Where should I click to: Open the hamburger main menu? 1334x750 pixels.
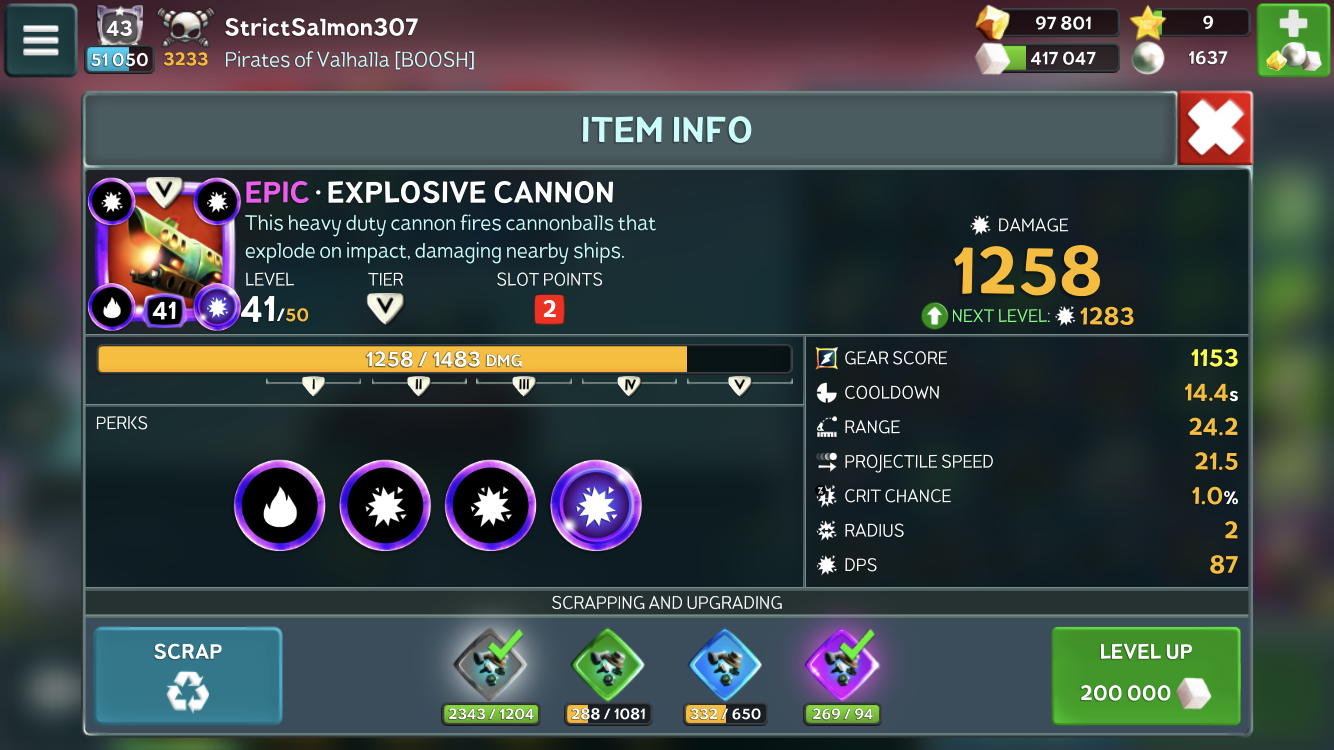tap(41, 40)
